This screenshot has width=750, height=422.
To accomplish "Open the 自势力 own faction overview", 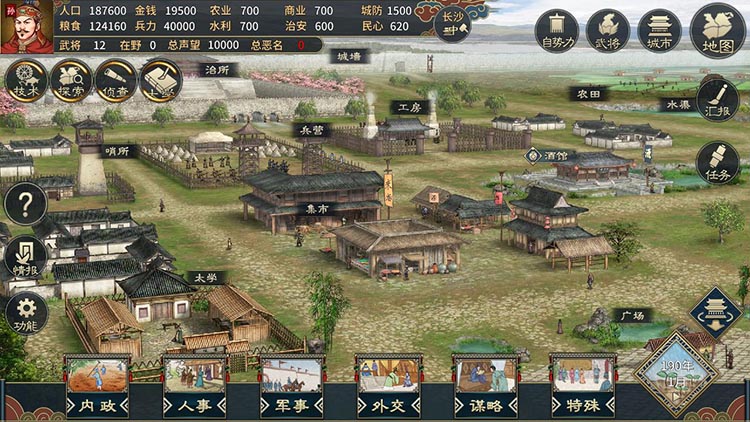I will (556, 32).
